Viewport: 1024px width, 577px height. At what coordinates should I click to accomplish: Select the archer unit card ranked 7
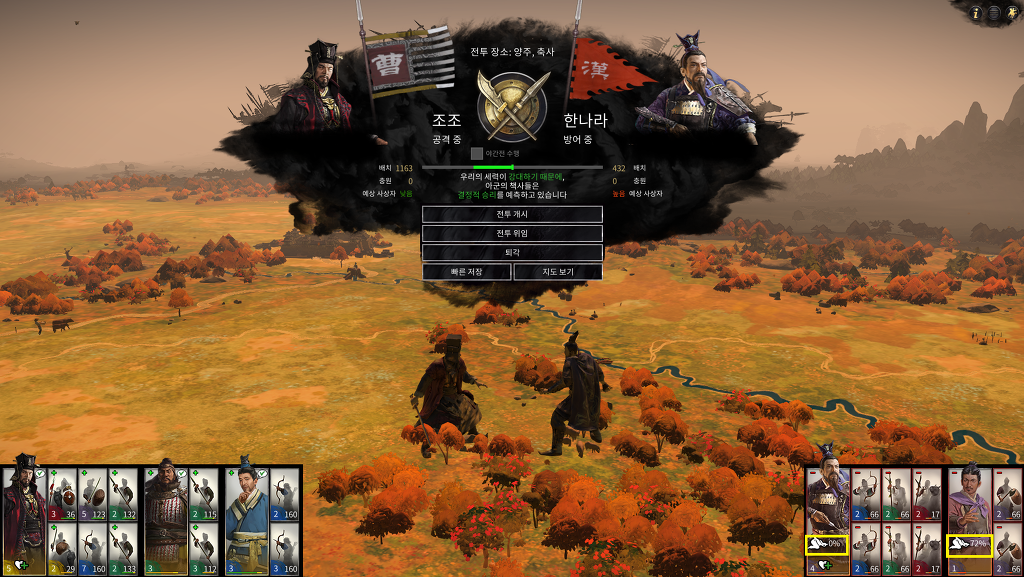click(x=93, y=548)
